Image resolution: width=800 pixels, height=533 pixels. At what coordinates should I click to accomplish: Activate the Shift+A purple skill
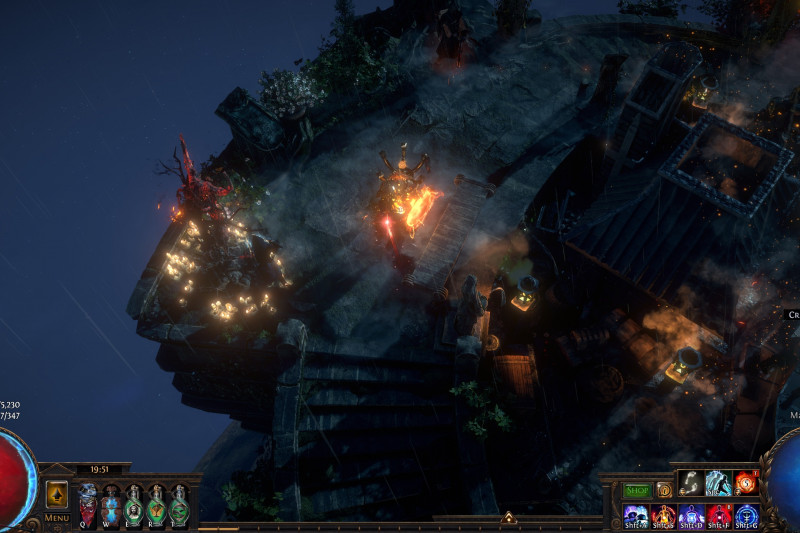tap(635, 515)
